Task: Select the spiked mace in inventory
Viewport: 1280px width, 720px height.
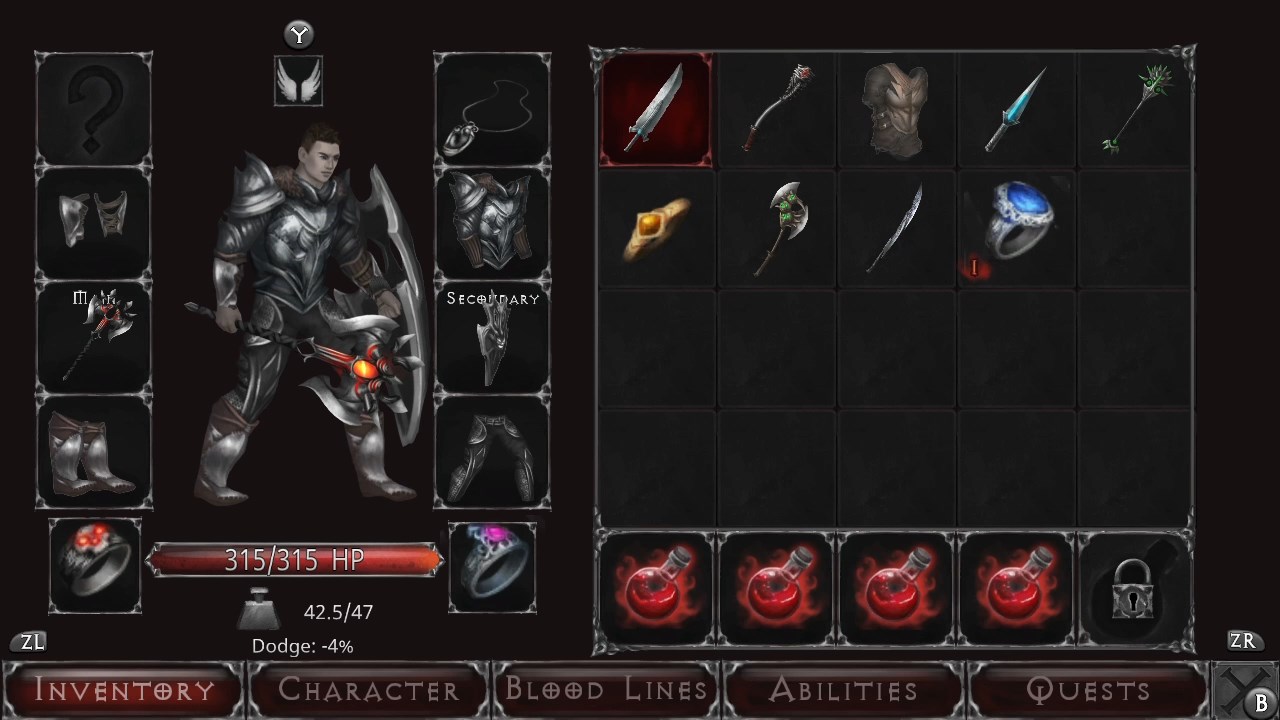Action: pos(775,108)
